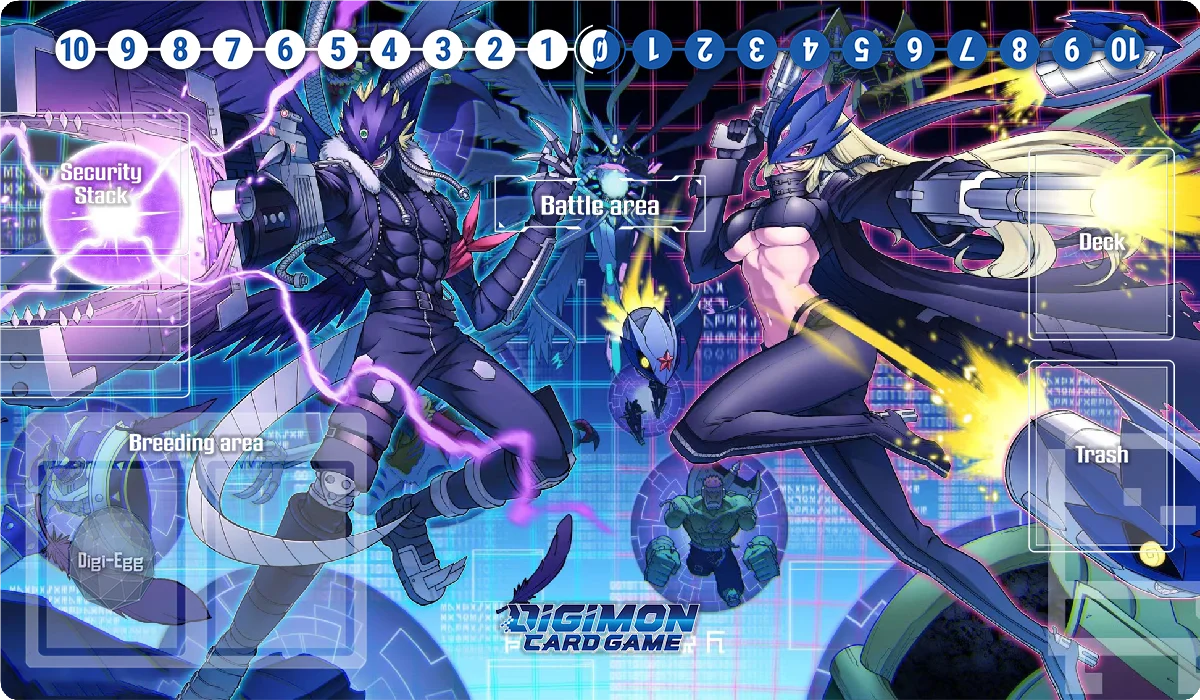Screen dimensions: 1200x700
Task: Select the upright 10 memory counter
Action: [x=74, y=48]
